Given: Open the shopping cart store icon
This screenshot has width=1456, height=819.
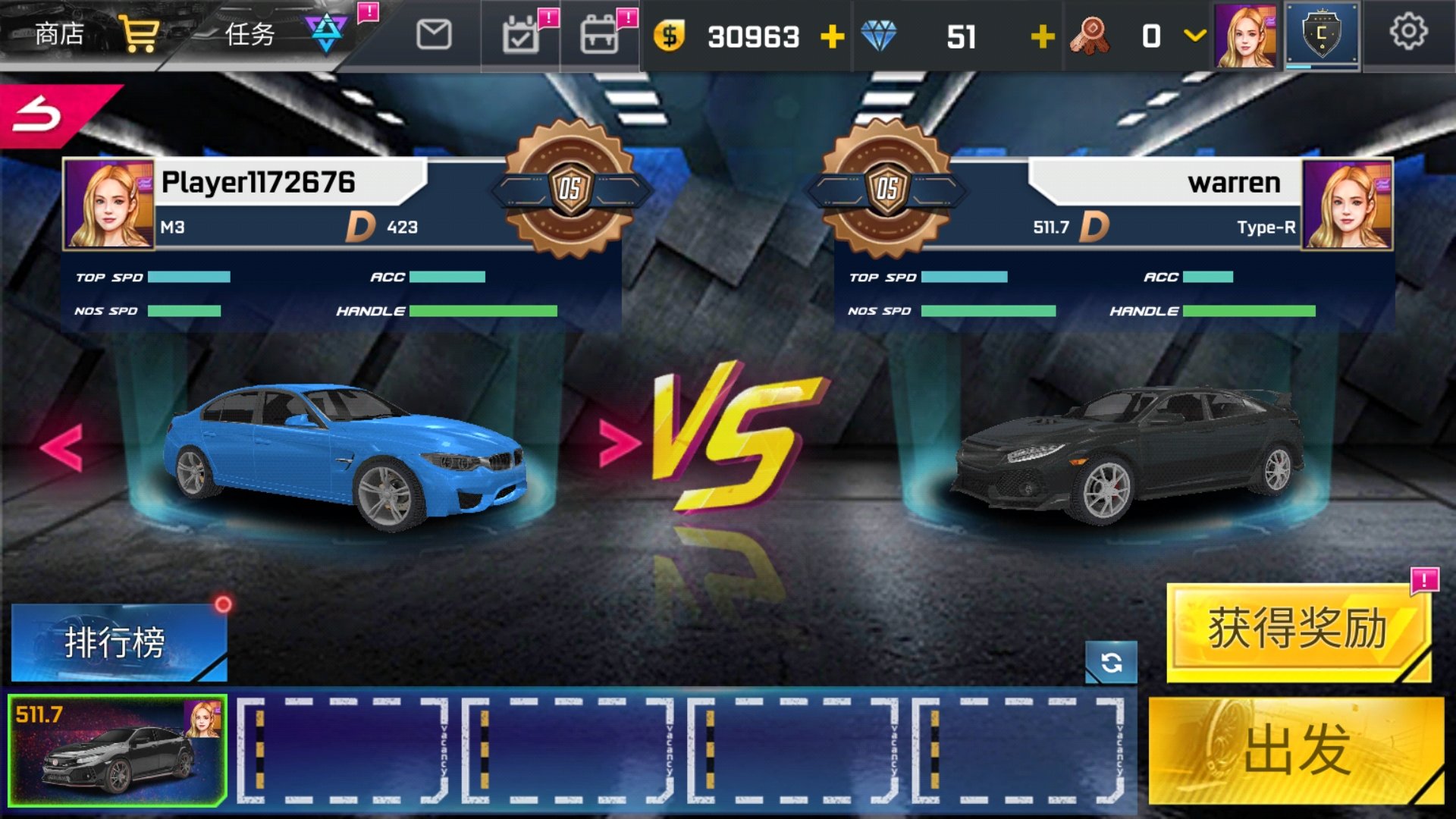Looking at the screenshot, I should point(139,33).
